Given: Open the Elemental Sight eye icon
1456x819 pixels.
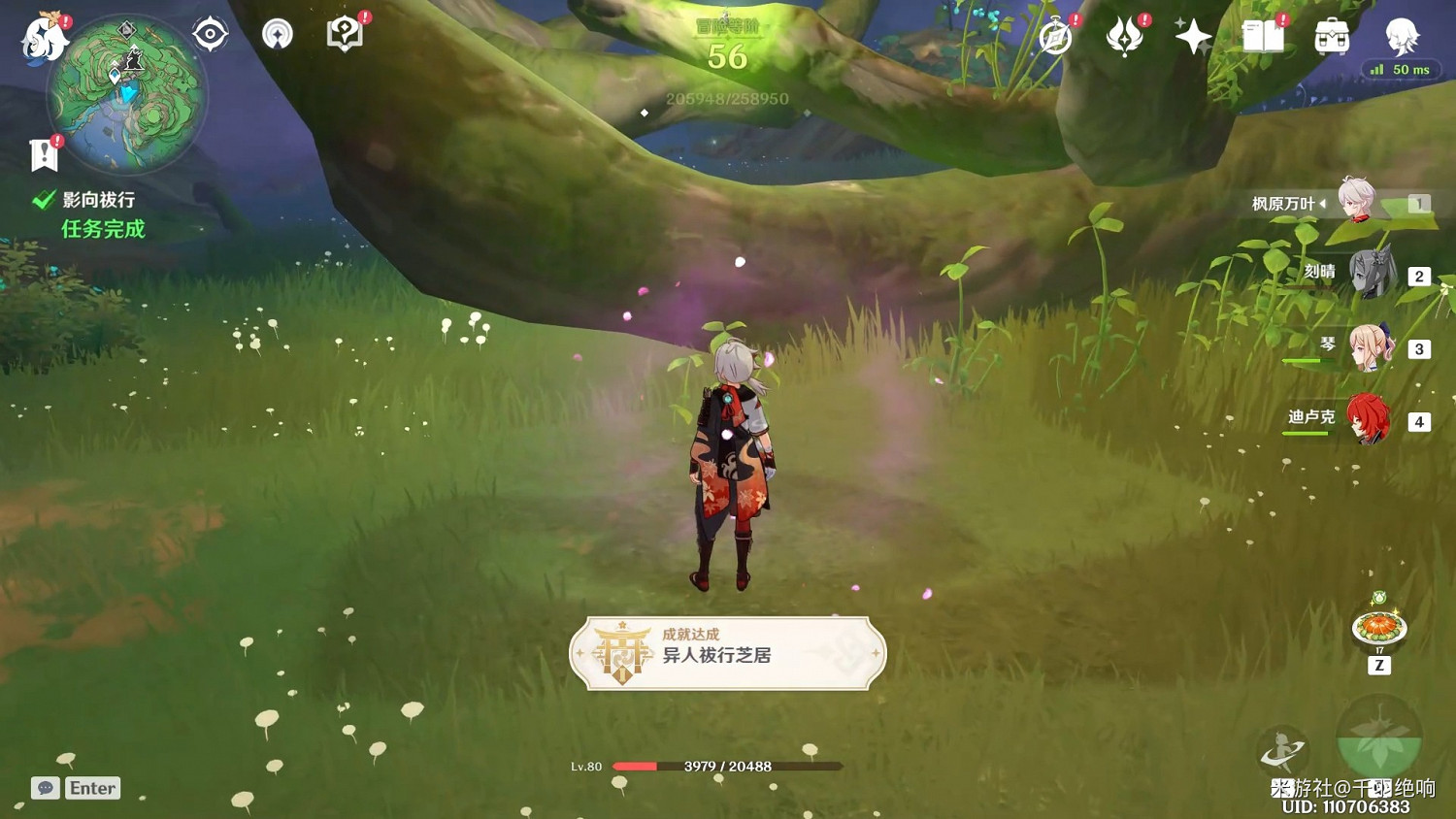Looking at the screenshot, I should (210, 33).
